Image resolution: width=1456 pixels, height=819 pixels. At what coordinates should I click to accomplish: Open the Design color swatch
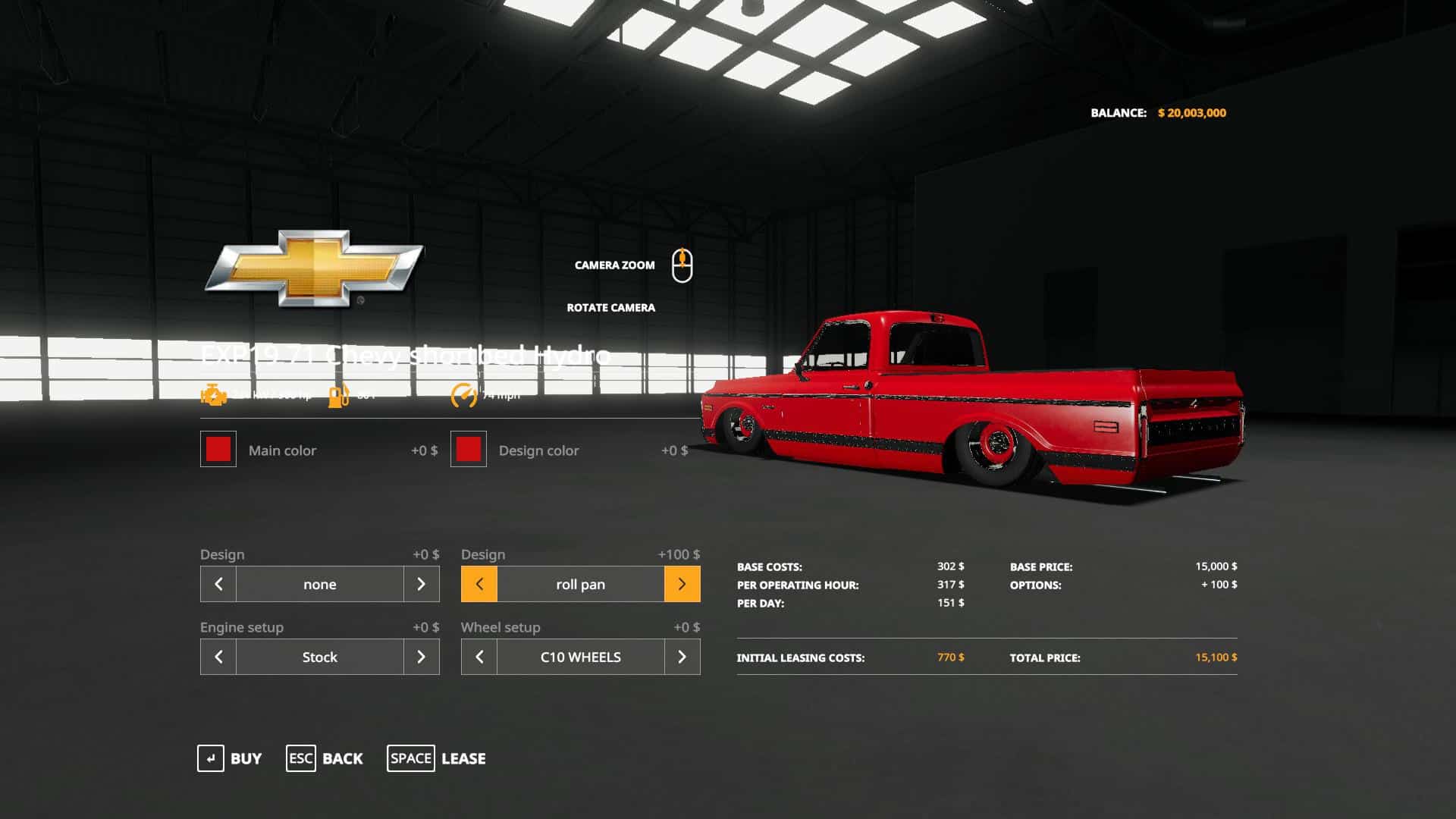(x=469, y=450)
